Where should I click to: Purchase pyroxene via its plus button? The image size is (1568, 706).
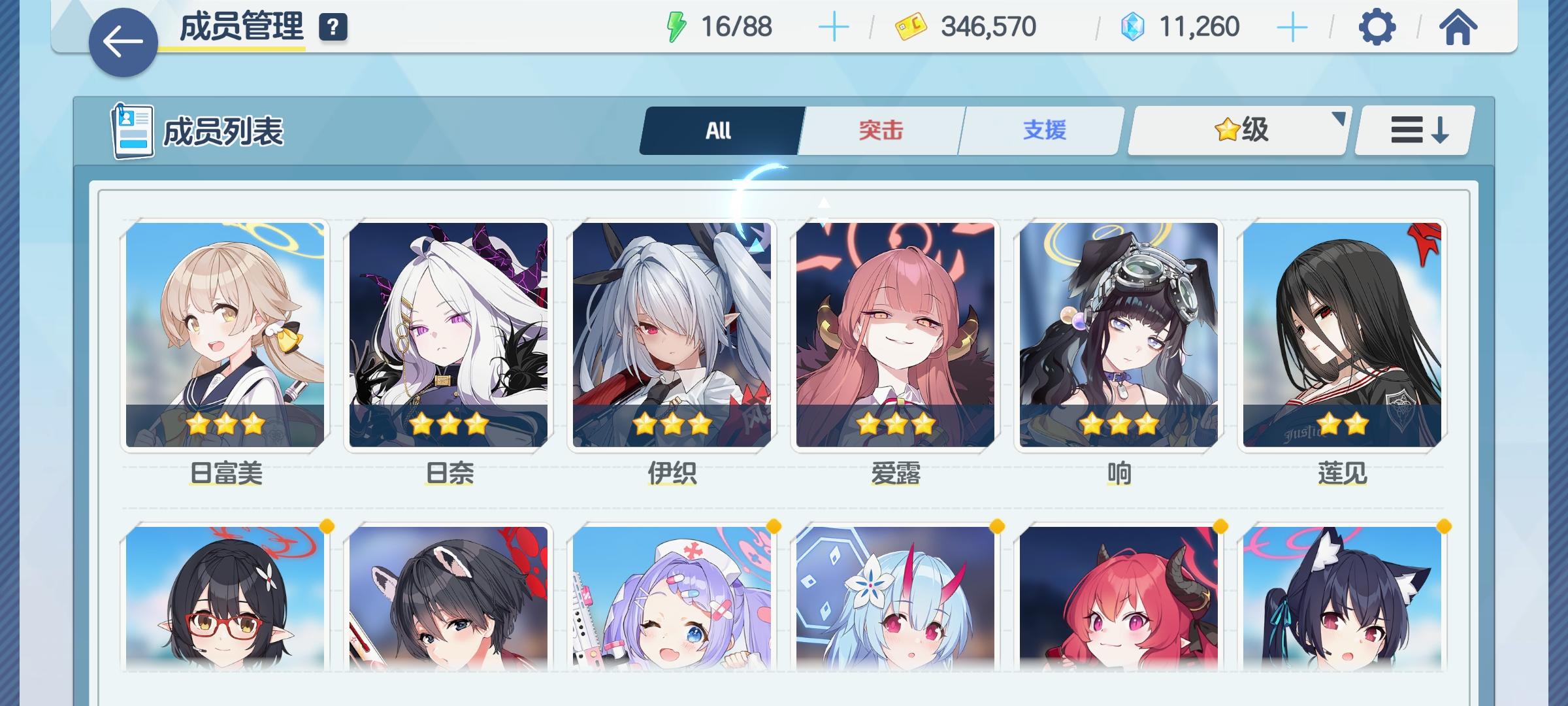pos(1292,26)
